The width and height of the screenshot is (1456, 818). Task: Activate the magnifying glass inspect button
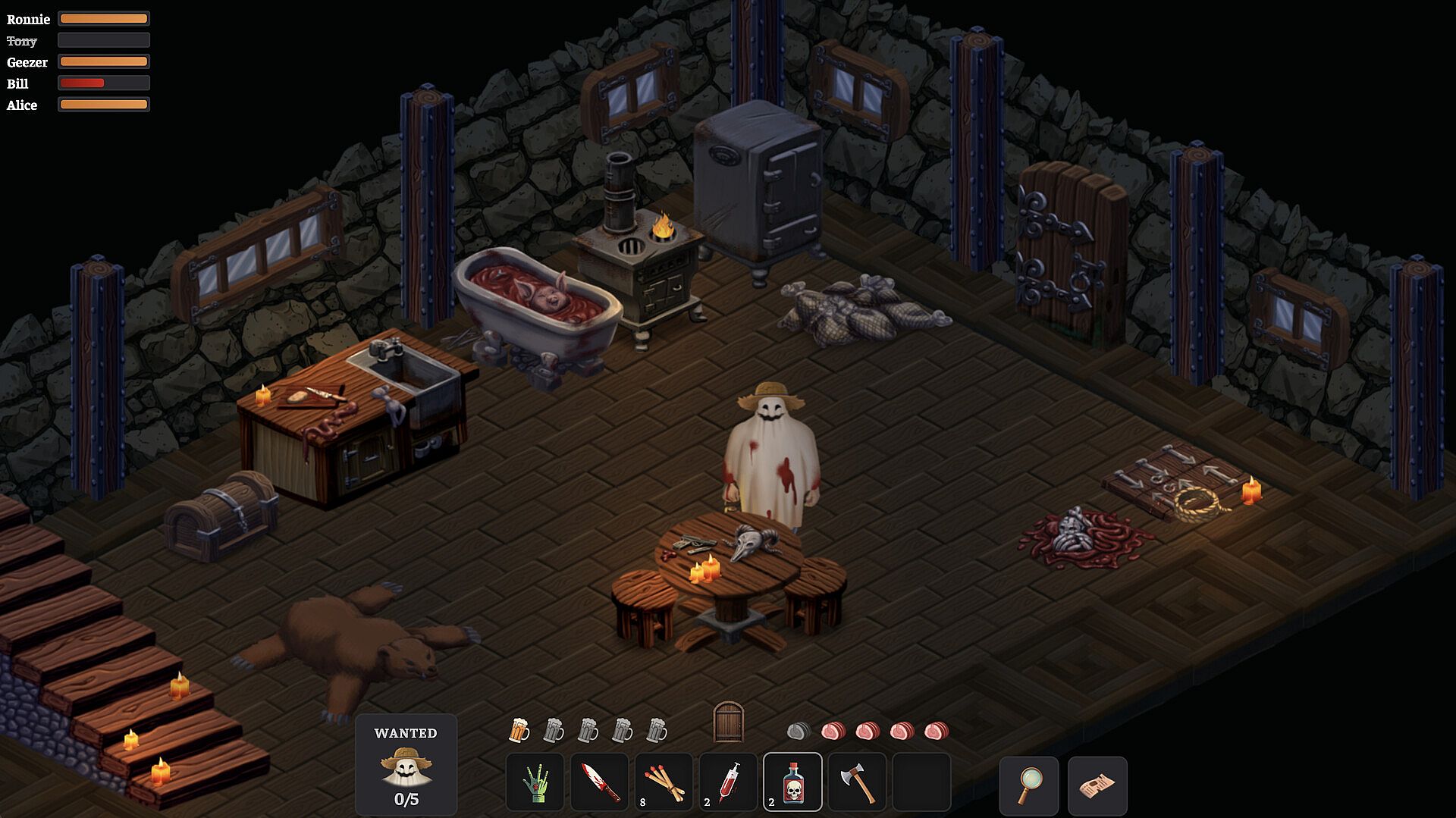point(1029,785)
